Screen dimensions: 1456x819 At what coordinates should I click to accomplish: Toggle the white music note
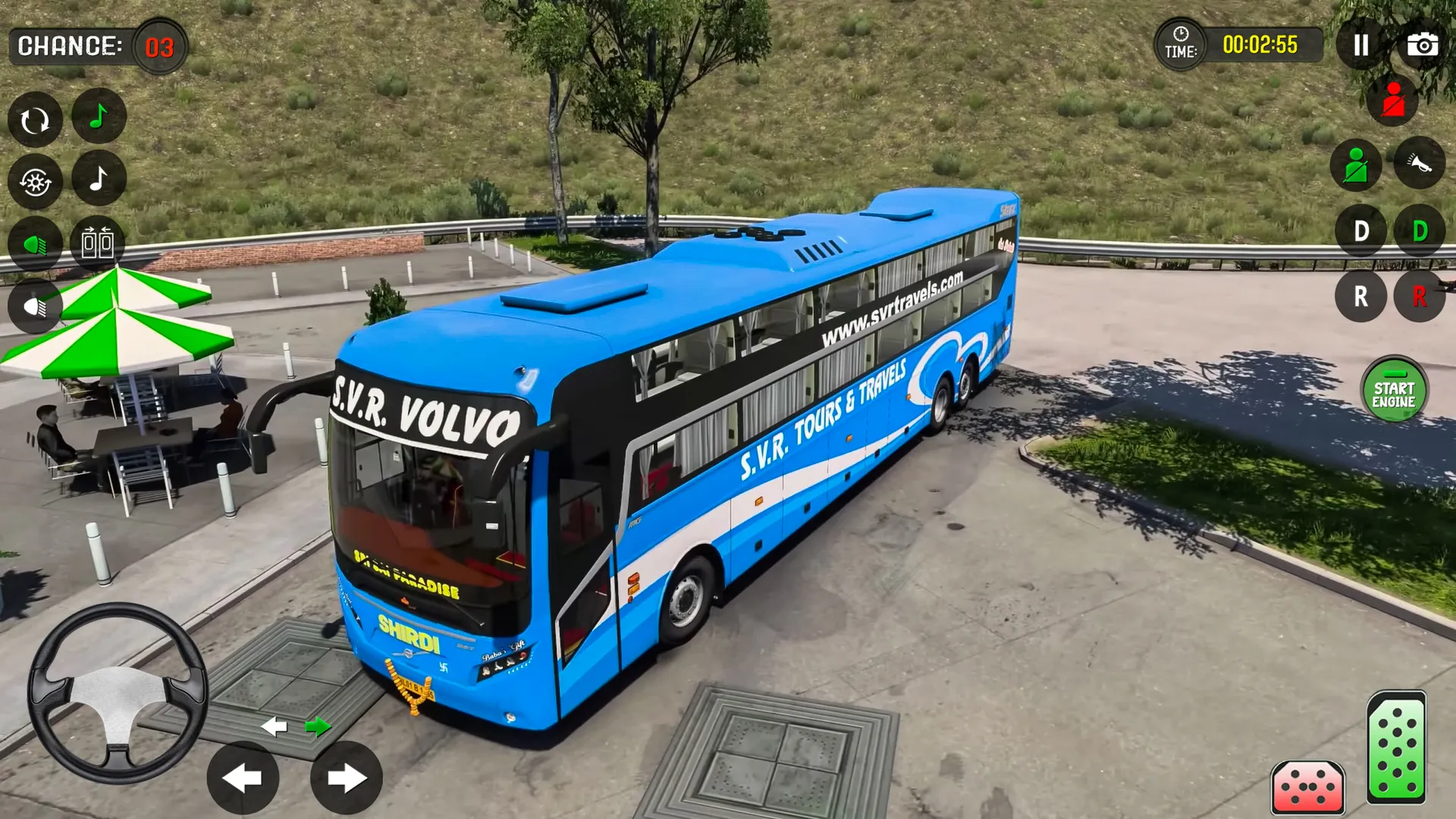point(99,179)
